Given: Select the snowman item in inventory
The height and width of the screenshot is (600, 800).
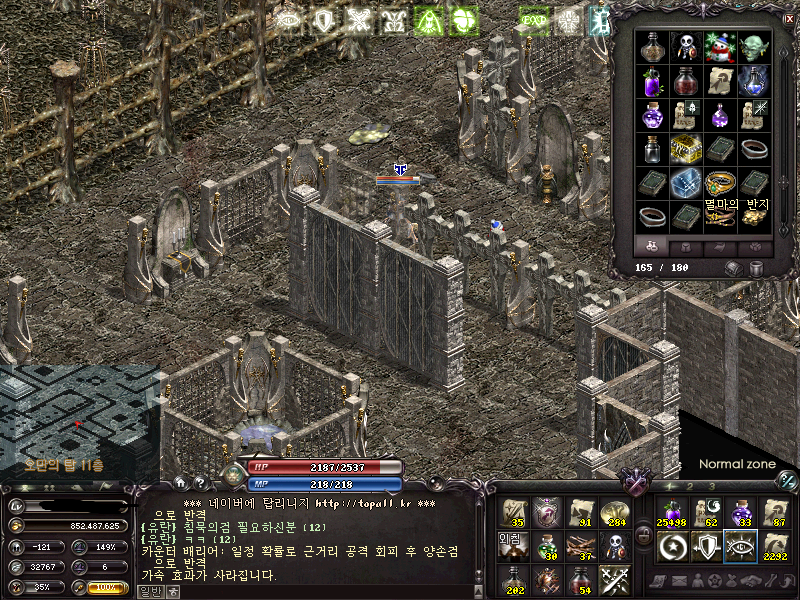Looking at the screenshot, I should click(719, 48).
